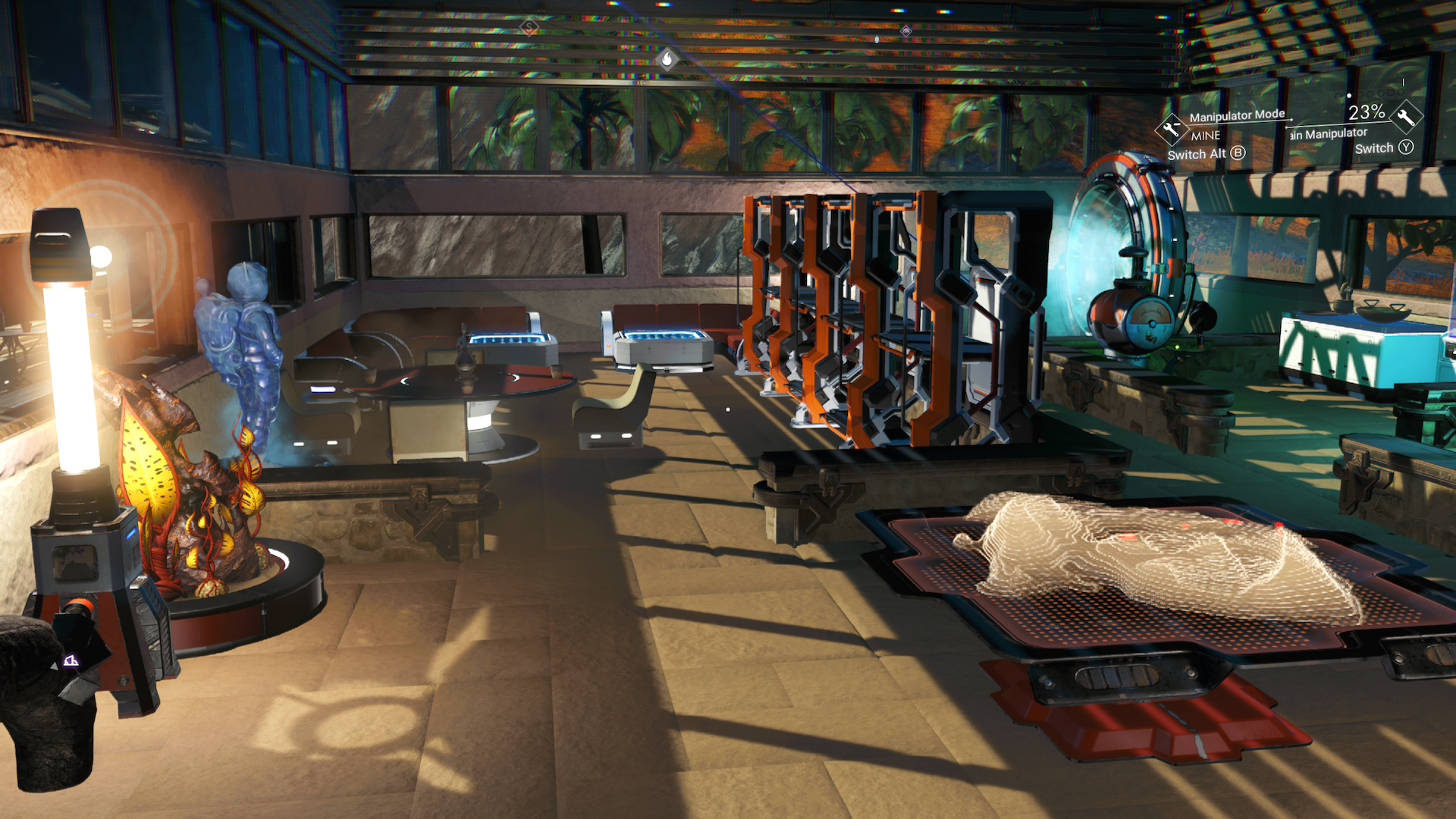Screen dimensions: 1456x819
Task: Select the Terrain Manipulator multi-tool icon
Action: pos(1405,116)
